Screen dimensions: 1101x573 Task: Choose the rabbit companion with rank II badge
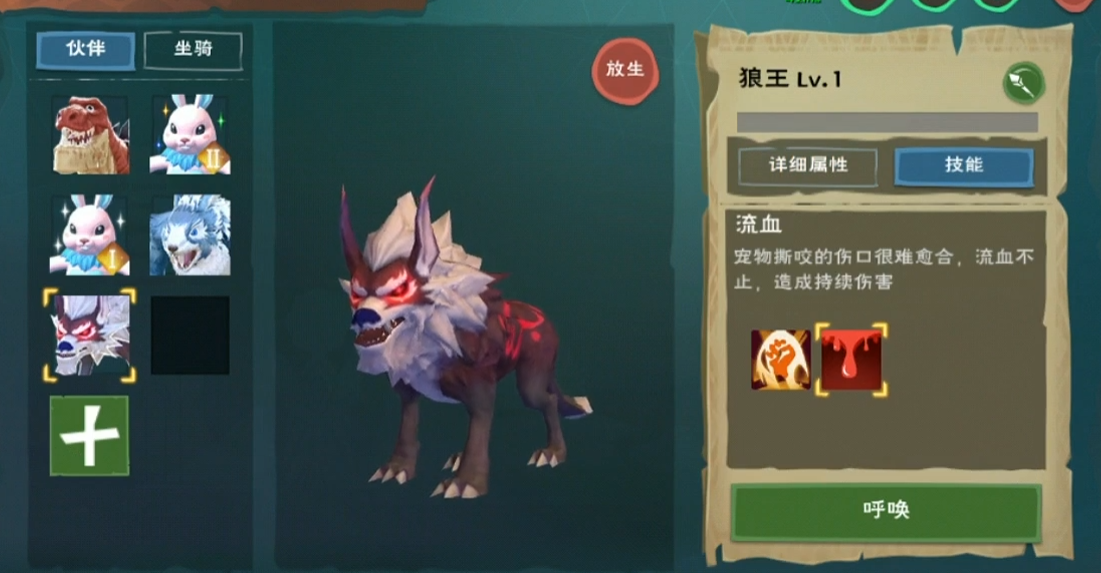(190, 135)
